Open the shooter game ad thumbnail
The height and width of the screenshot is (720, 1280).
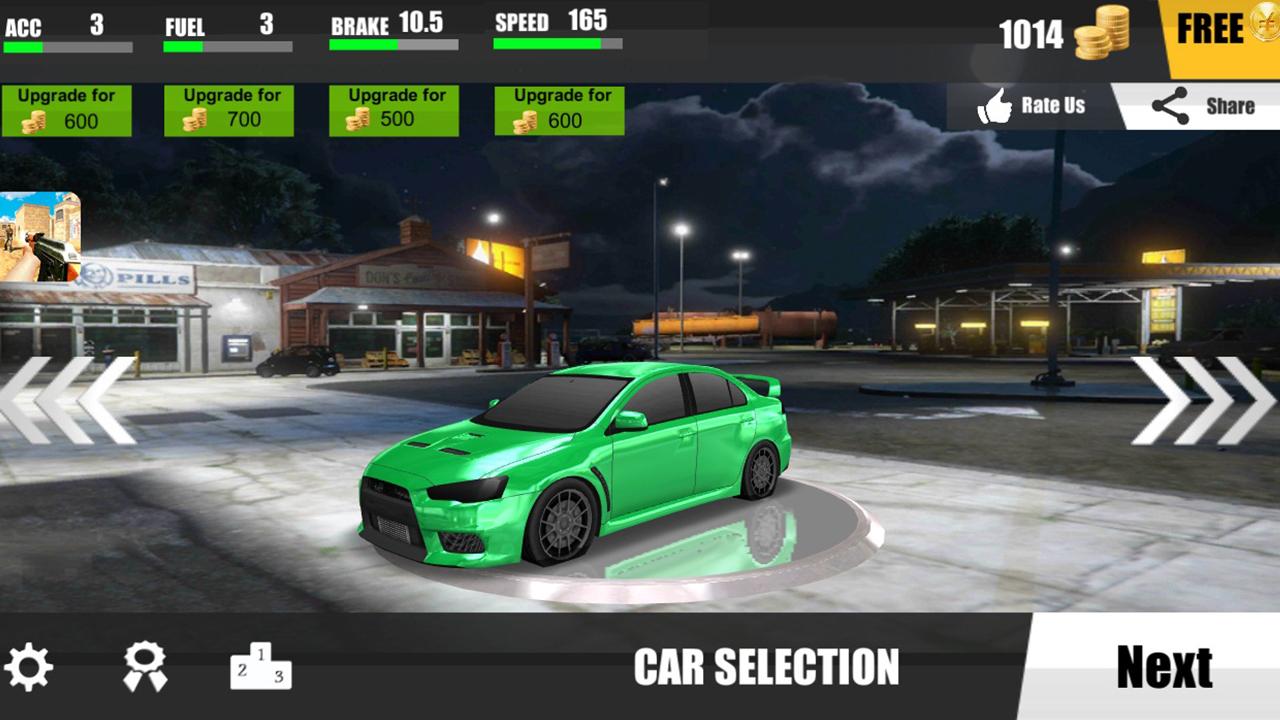tap(40, 237)
